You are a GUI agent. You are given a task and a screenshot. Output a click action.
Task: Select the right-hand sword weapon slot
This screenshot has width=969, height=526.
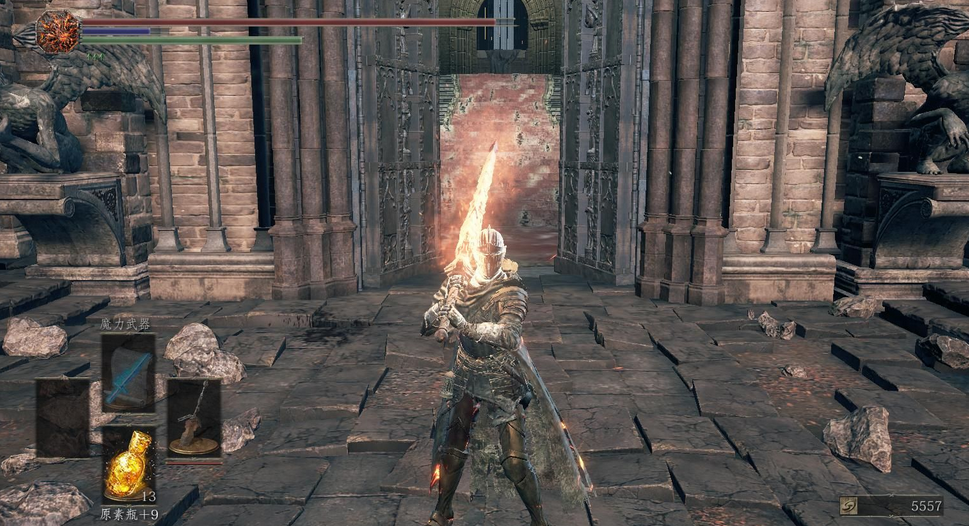(193, 418)
